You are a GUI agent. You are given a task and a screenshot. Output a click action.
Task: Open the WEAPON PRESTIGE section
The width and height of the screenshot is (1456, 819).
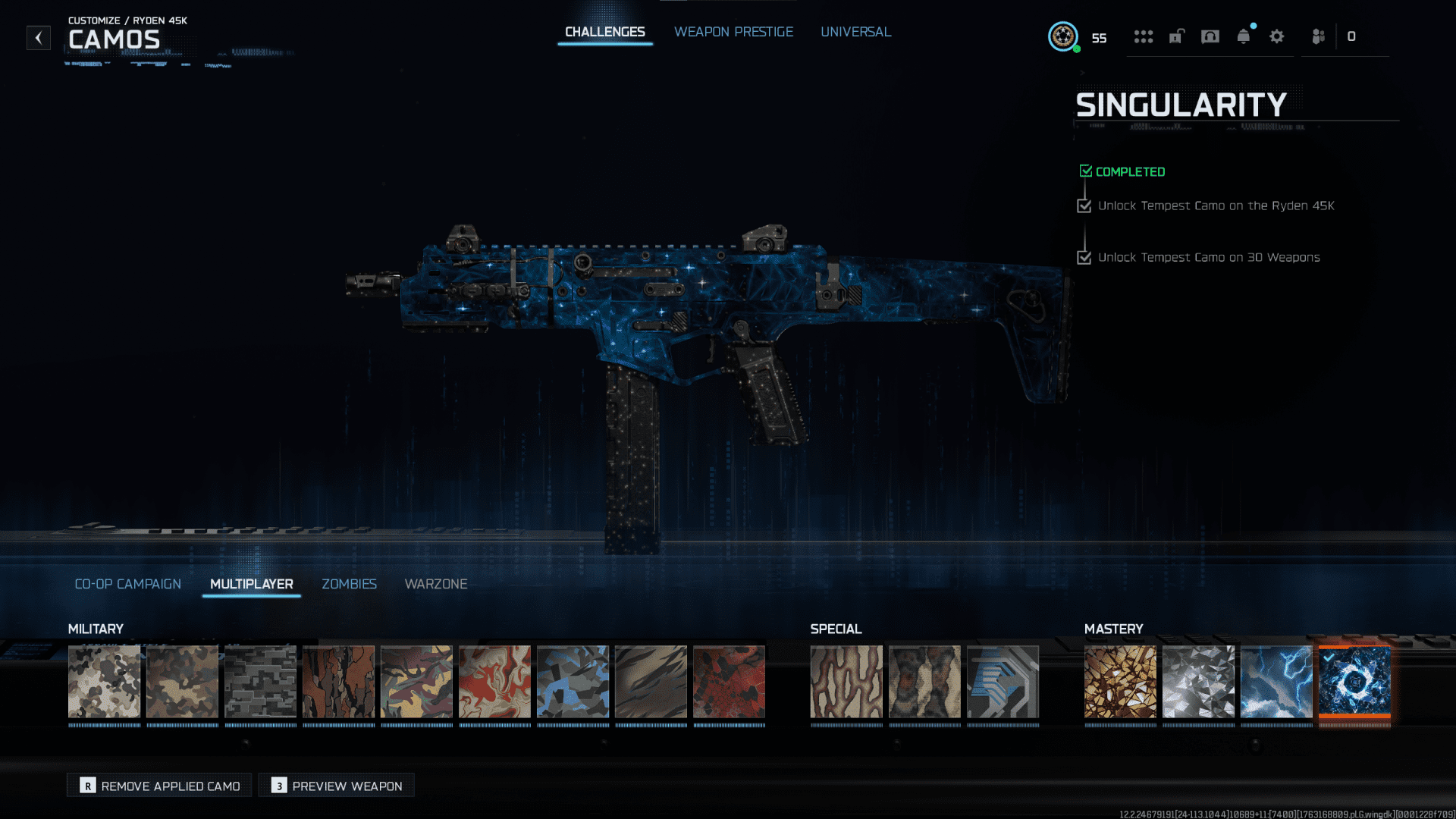point(733,32)
